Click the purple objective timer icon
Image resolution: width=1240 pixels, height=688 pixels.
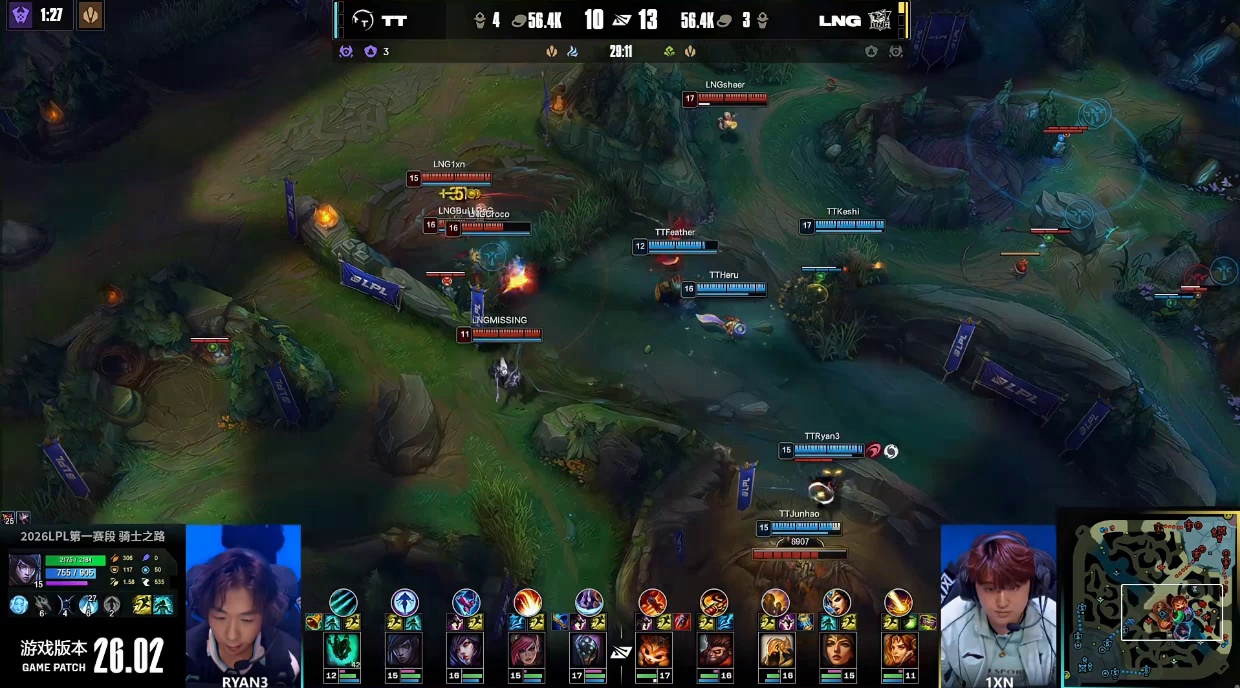20,15
